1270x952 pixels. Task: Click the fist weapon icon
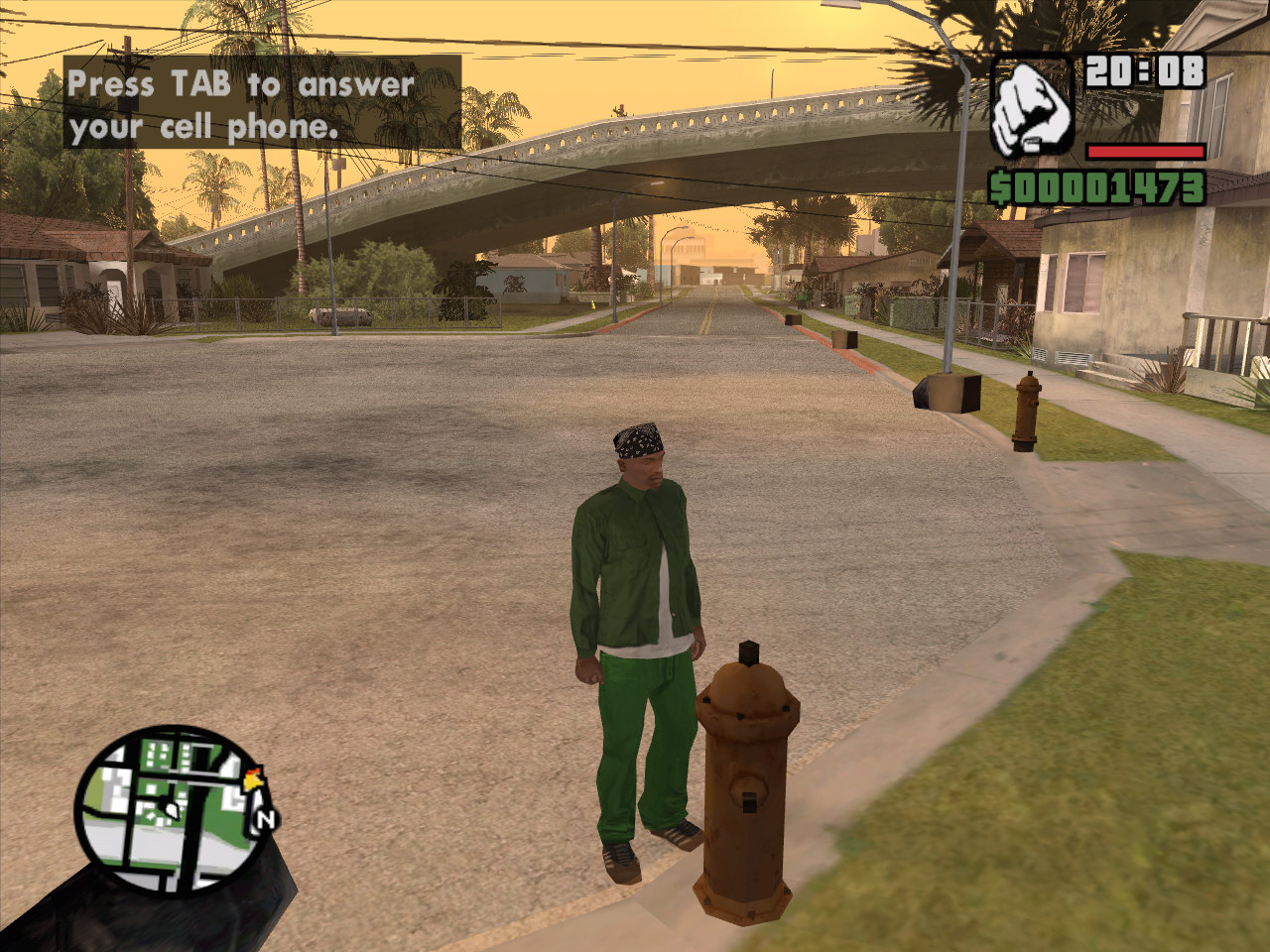(1032, 106)
